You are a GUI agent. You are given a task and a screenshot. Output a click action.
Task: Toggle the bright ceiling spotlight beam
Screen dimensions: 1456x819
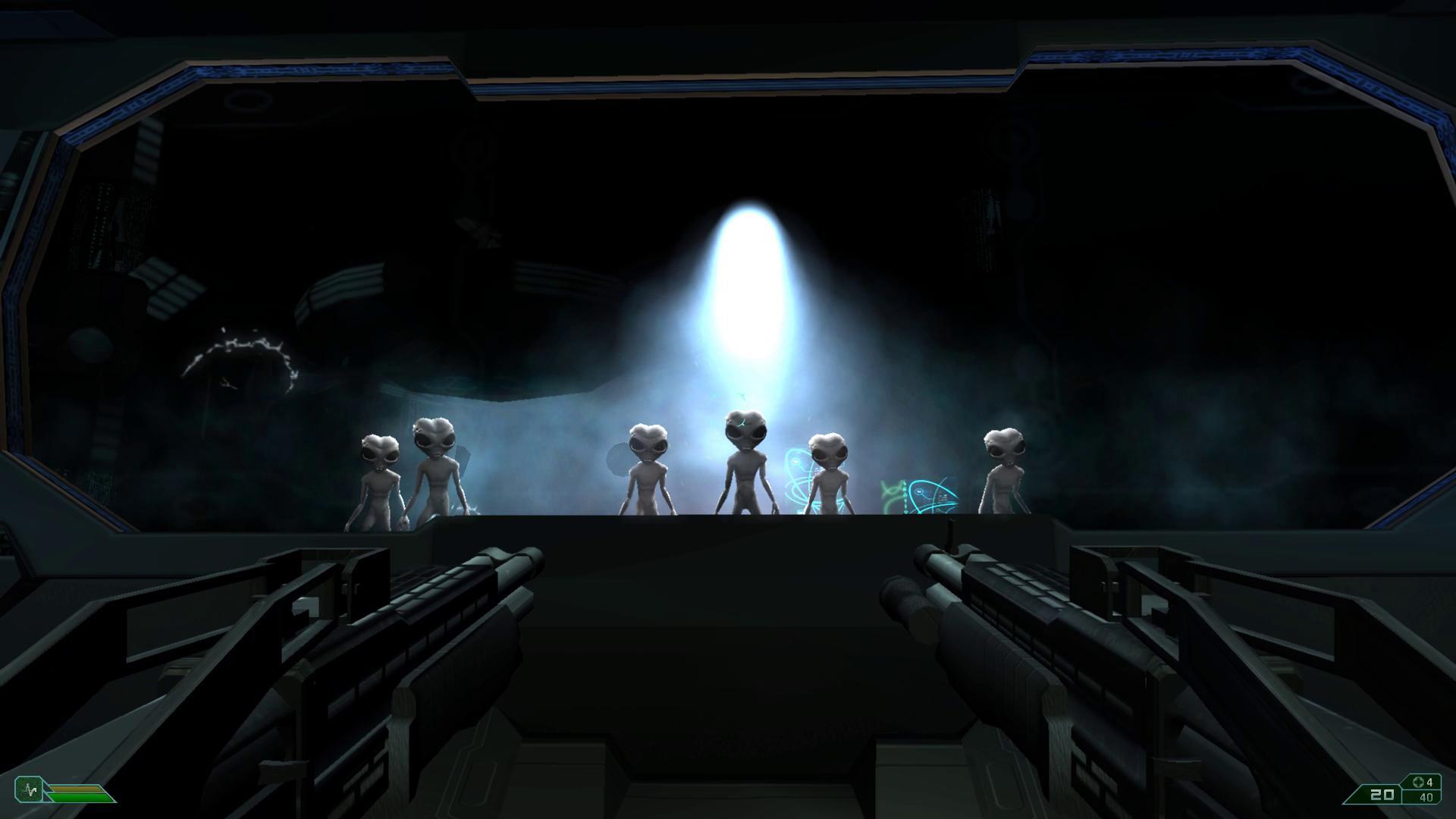coord(747,265)
